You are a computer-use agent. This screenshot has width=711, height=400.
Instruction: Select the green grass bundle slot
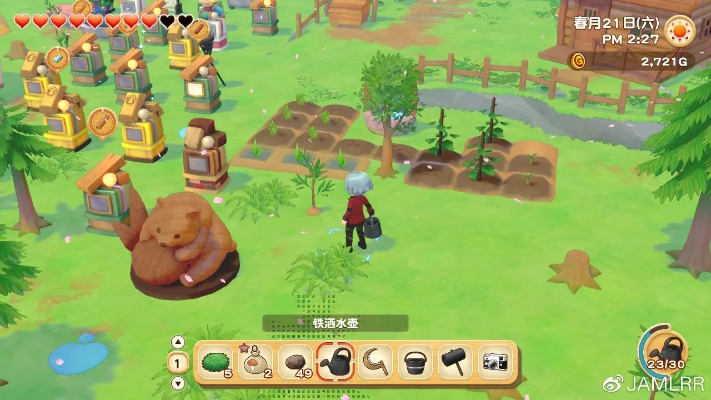click(x=214, y=361)
